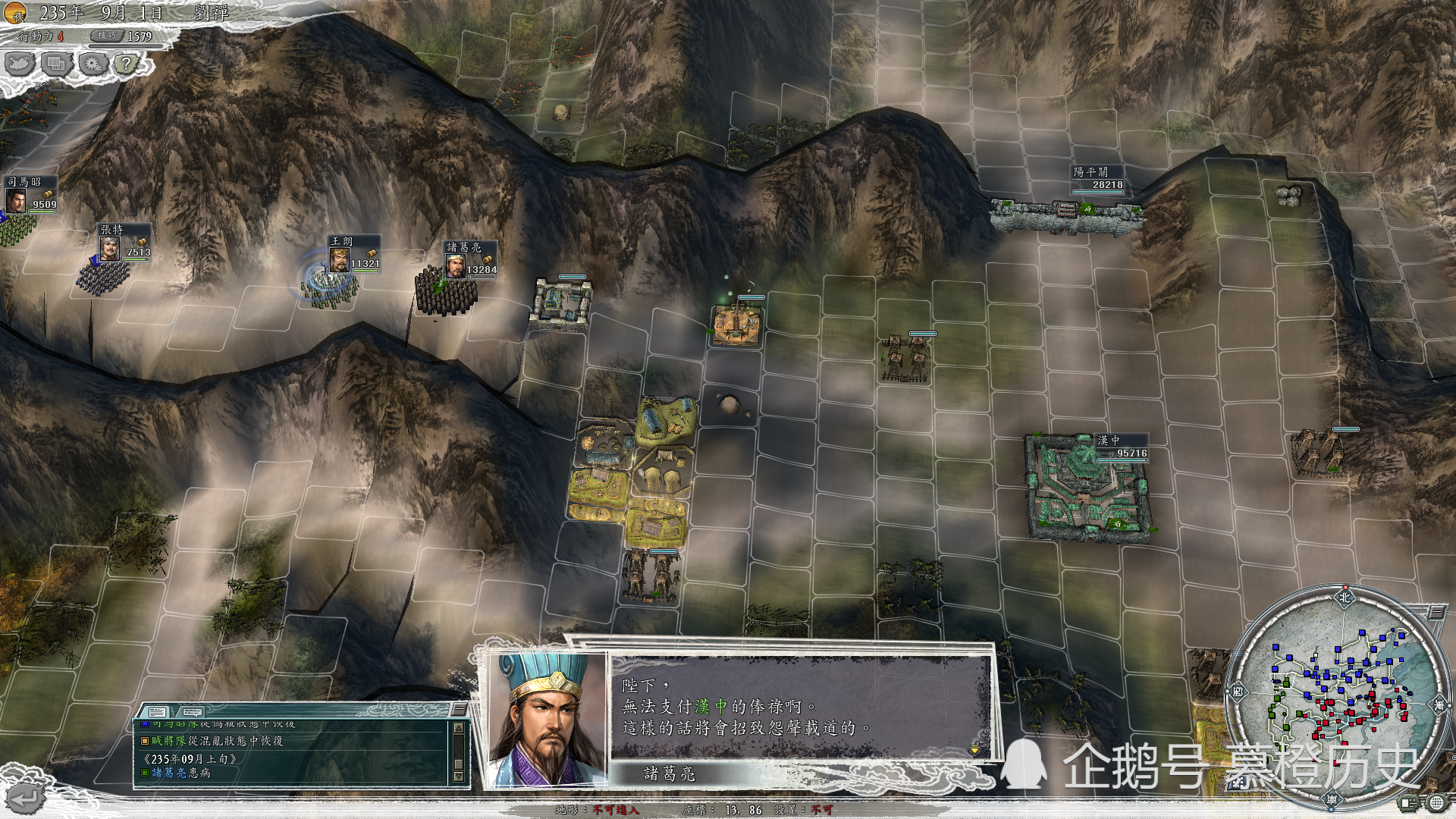Image resolution: width=1456 pixels, height=819 pixels.
Task: Click the up arrow on the log scrollbar
Action: [x=460, y=729]
